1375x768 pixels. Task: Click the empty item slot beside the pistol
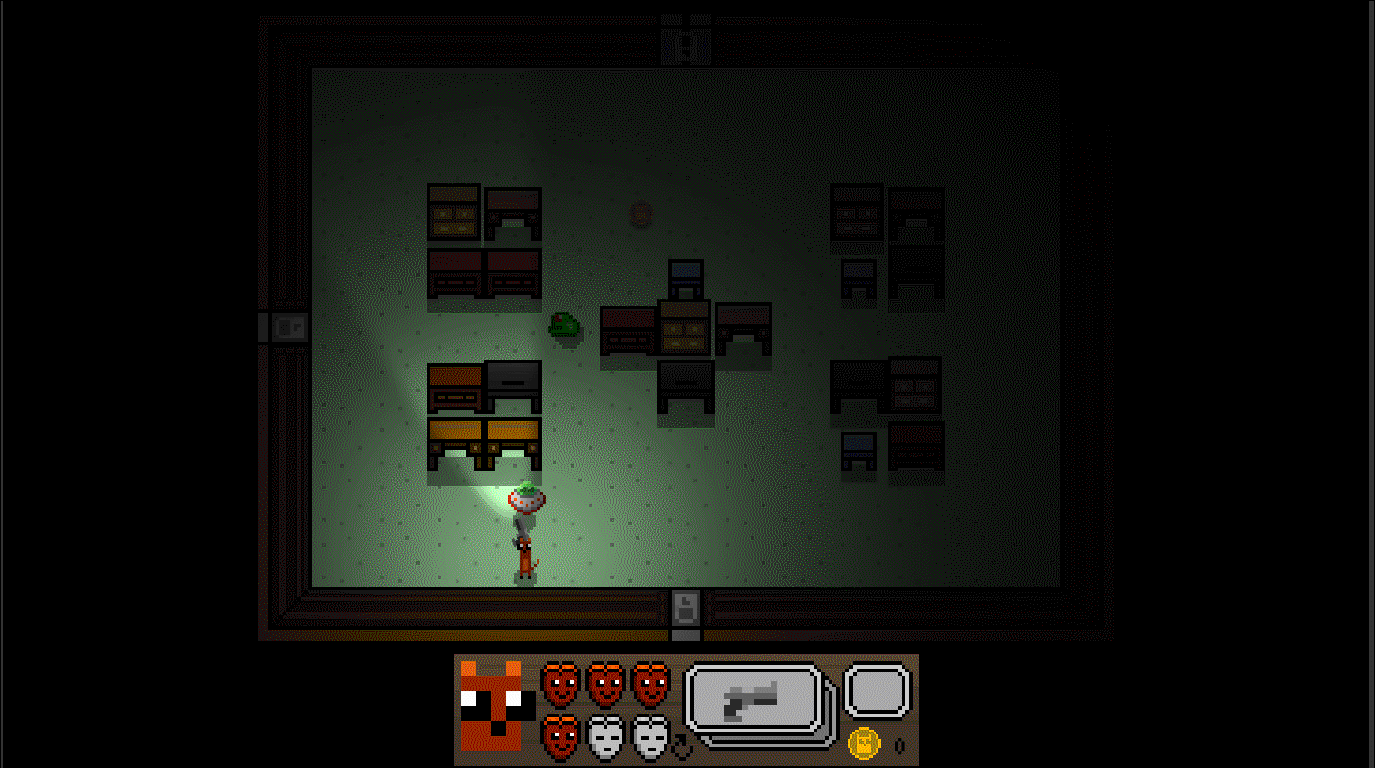click(x=877, y=691)
